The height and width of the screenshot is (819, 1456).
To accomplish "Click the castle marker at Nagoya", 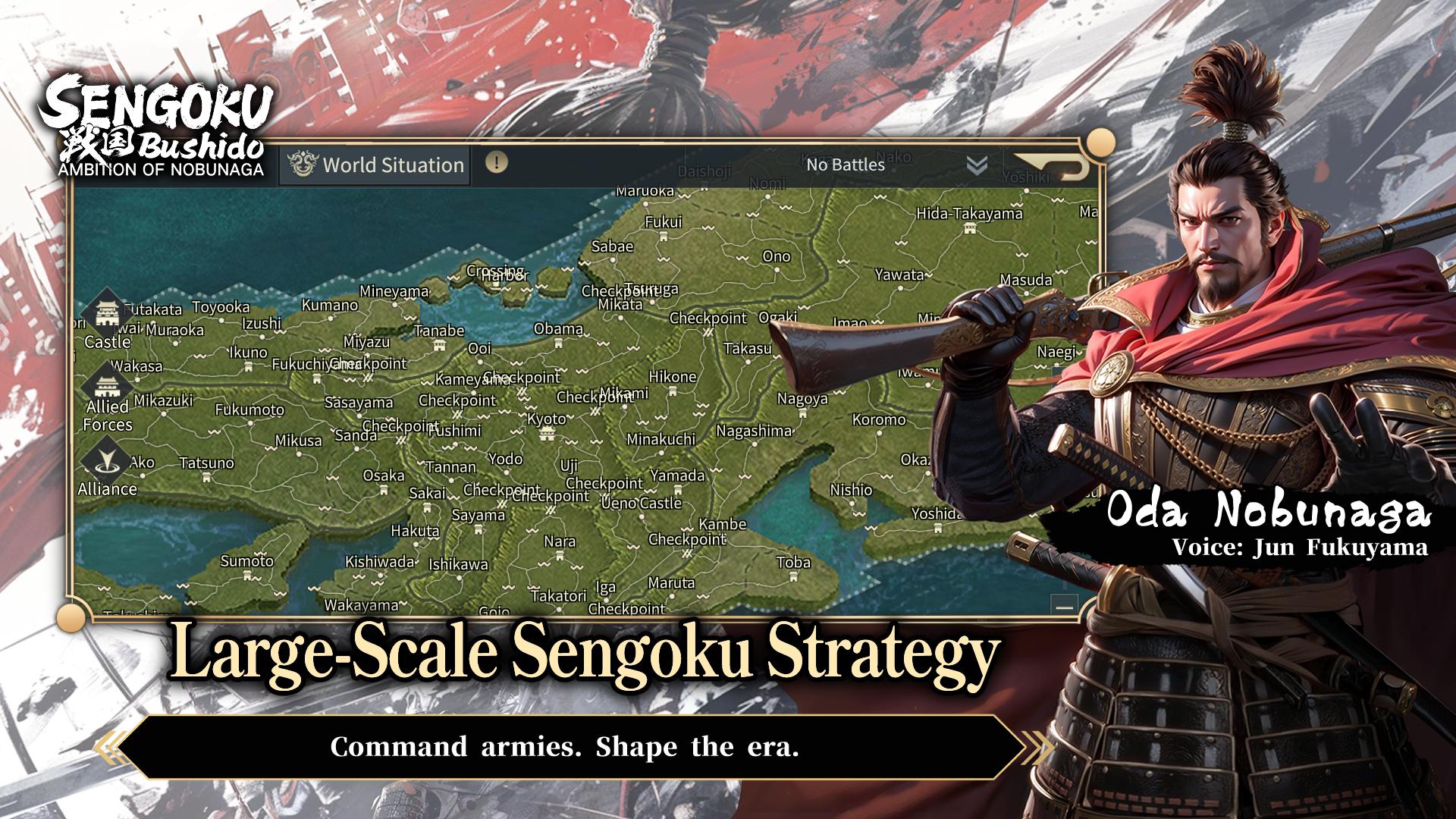I will [x=802, y=414].
